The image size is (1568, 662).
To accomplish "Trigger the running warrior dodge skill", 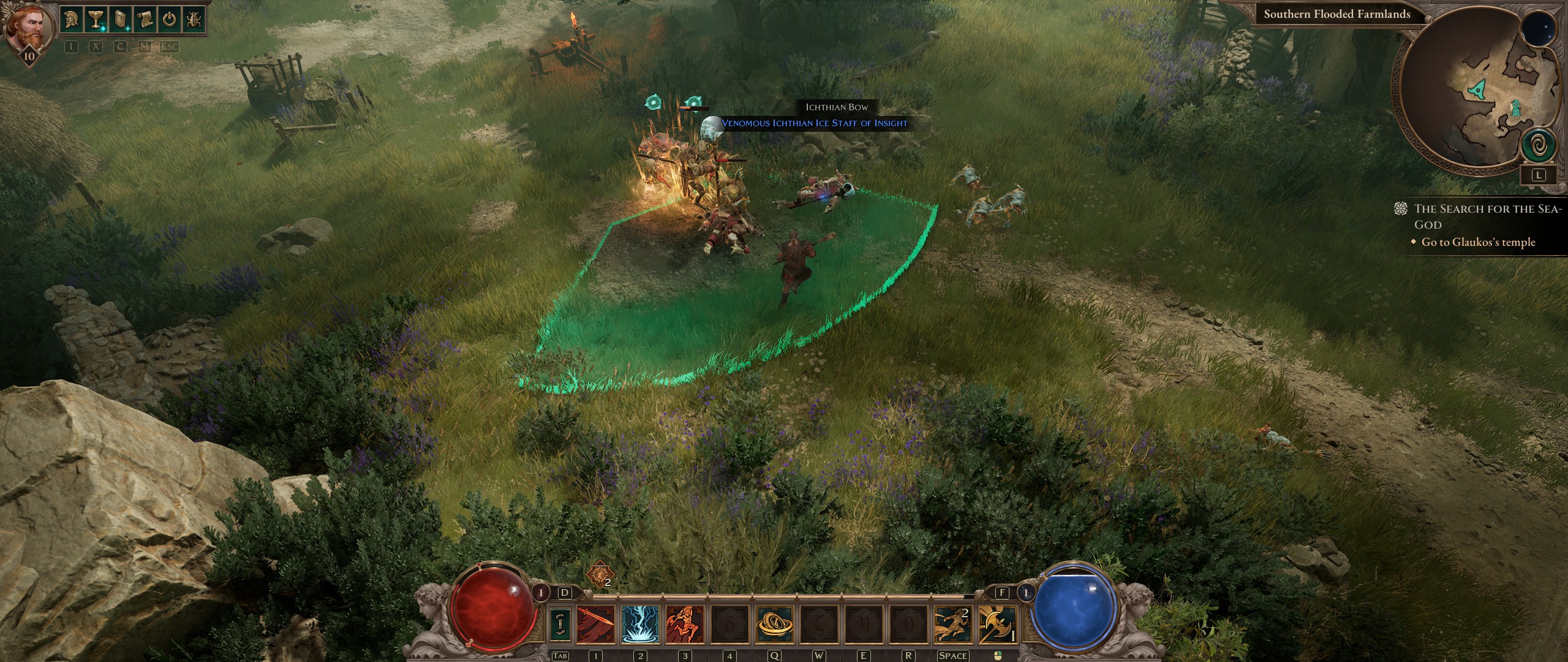I will click(x=952, y=625).
